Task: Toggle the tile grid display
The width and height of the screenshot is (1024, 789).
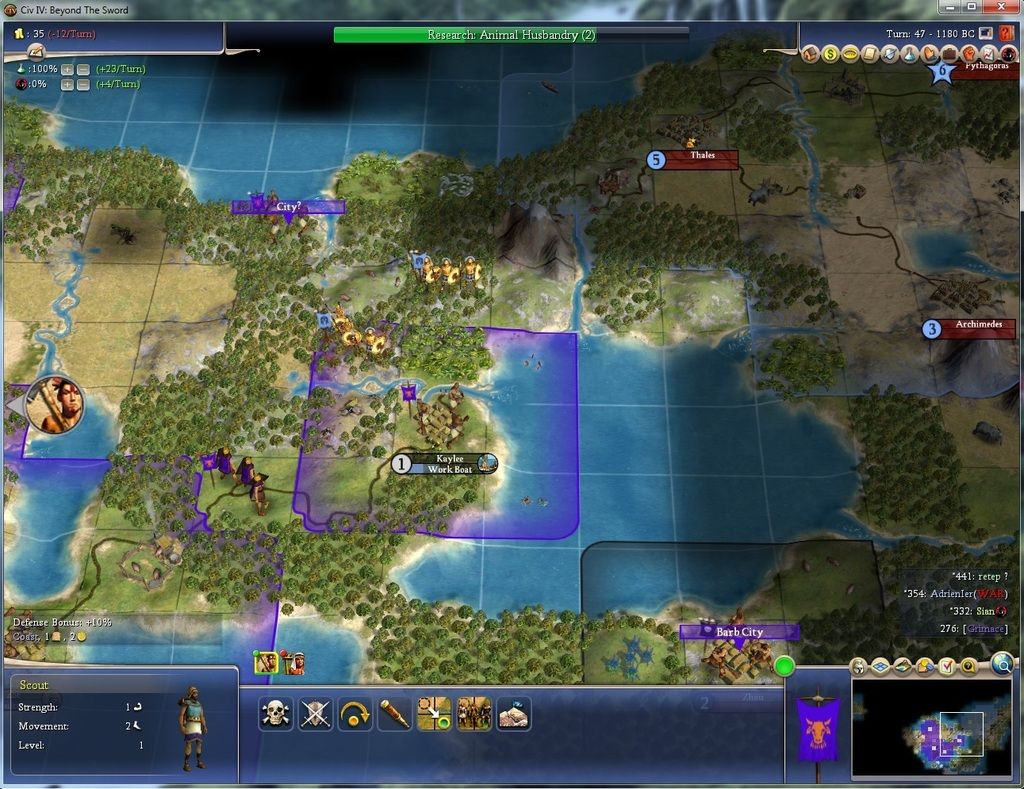Action: coord(881,666)
